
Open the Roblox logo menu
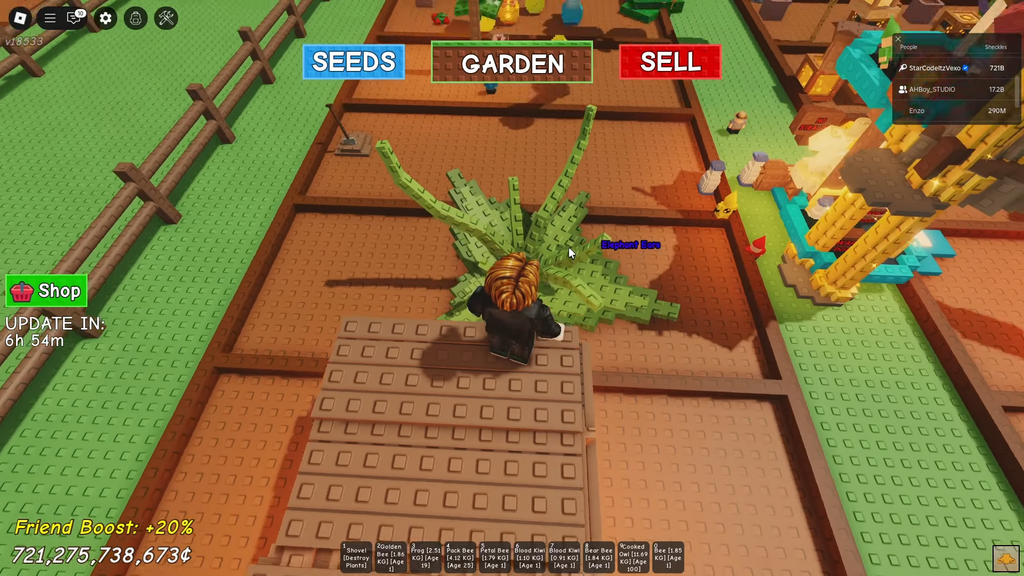(19, 18)
